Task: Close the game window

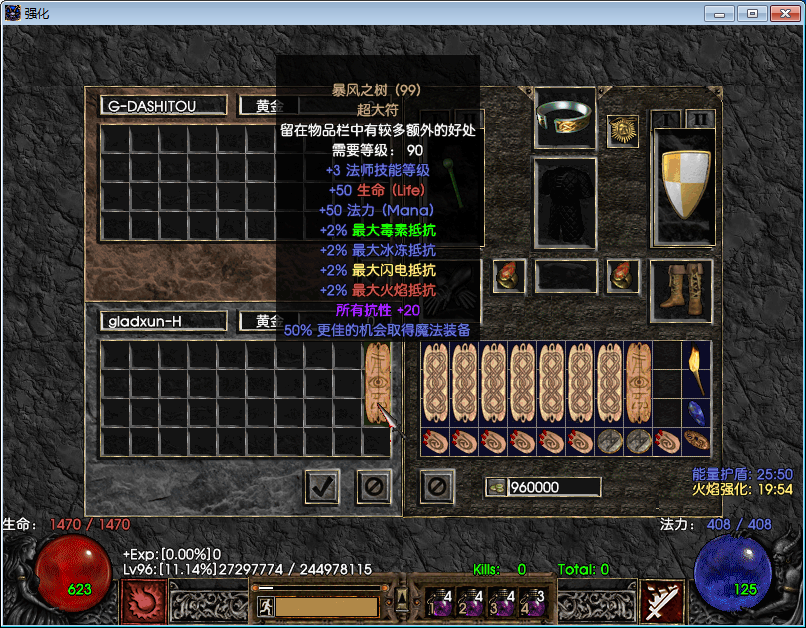Action: [x=784, y=13]
